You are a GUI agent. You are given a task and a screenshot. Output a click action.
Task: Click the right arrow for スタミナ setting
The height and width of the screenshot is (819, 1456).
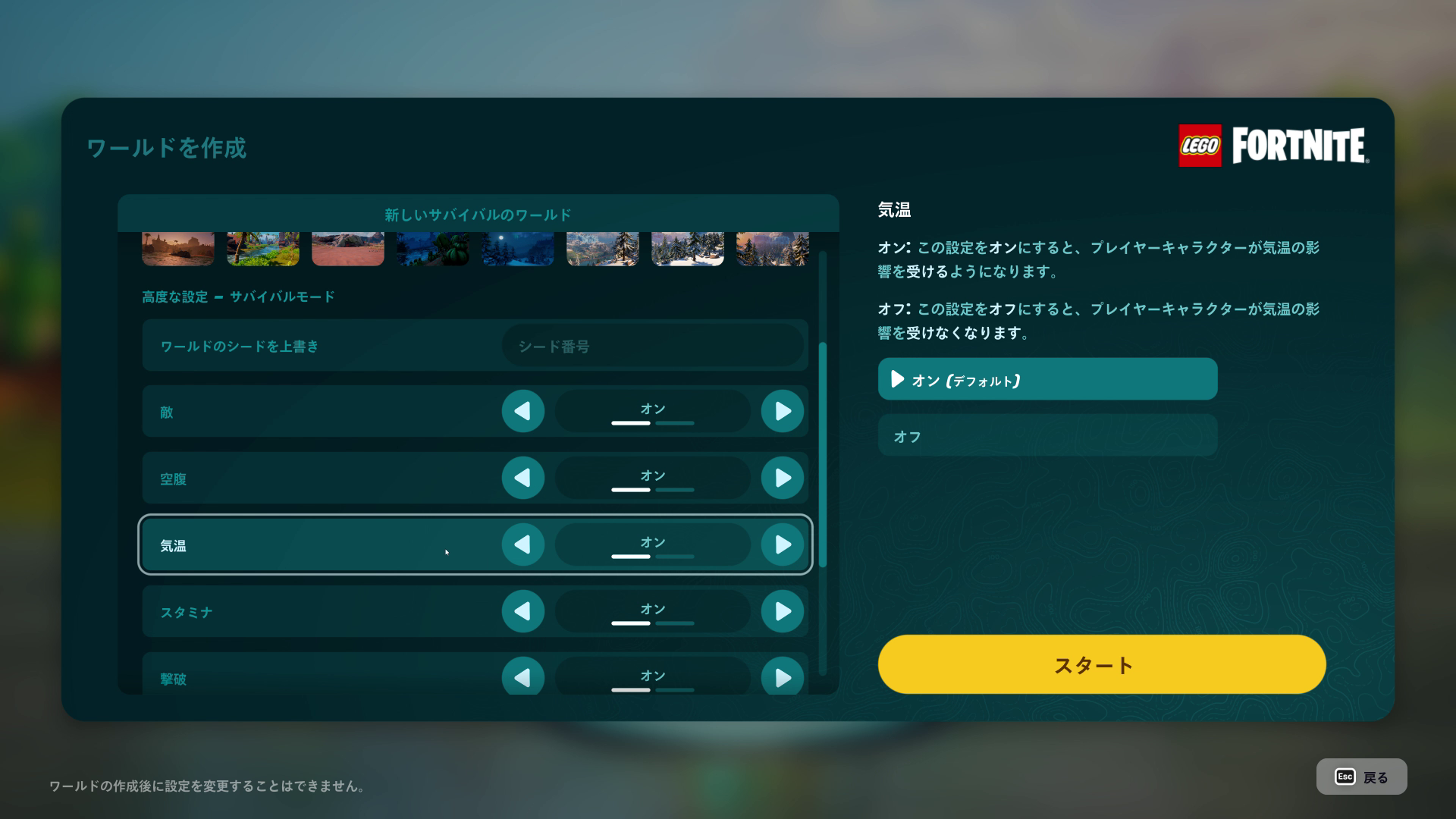click(x=782, y=611)
